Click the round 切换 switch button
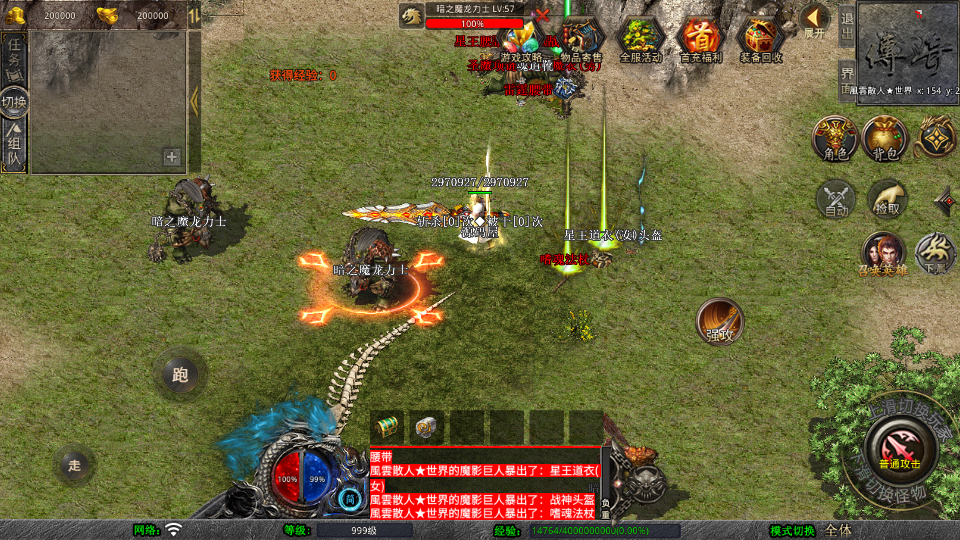 pos(14,102)
